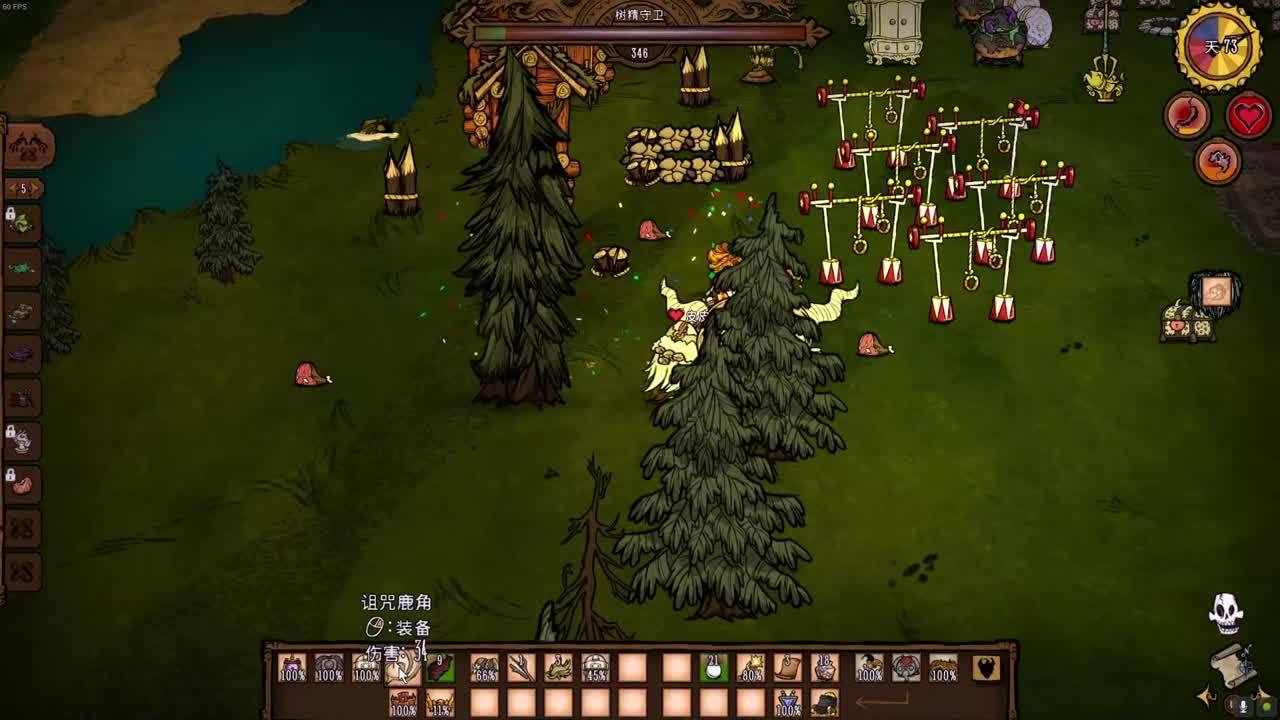Open the map scroll icon
This screenshot has height=720, width=1280.
pyautogui.click(x=1234, y=664)
